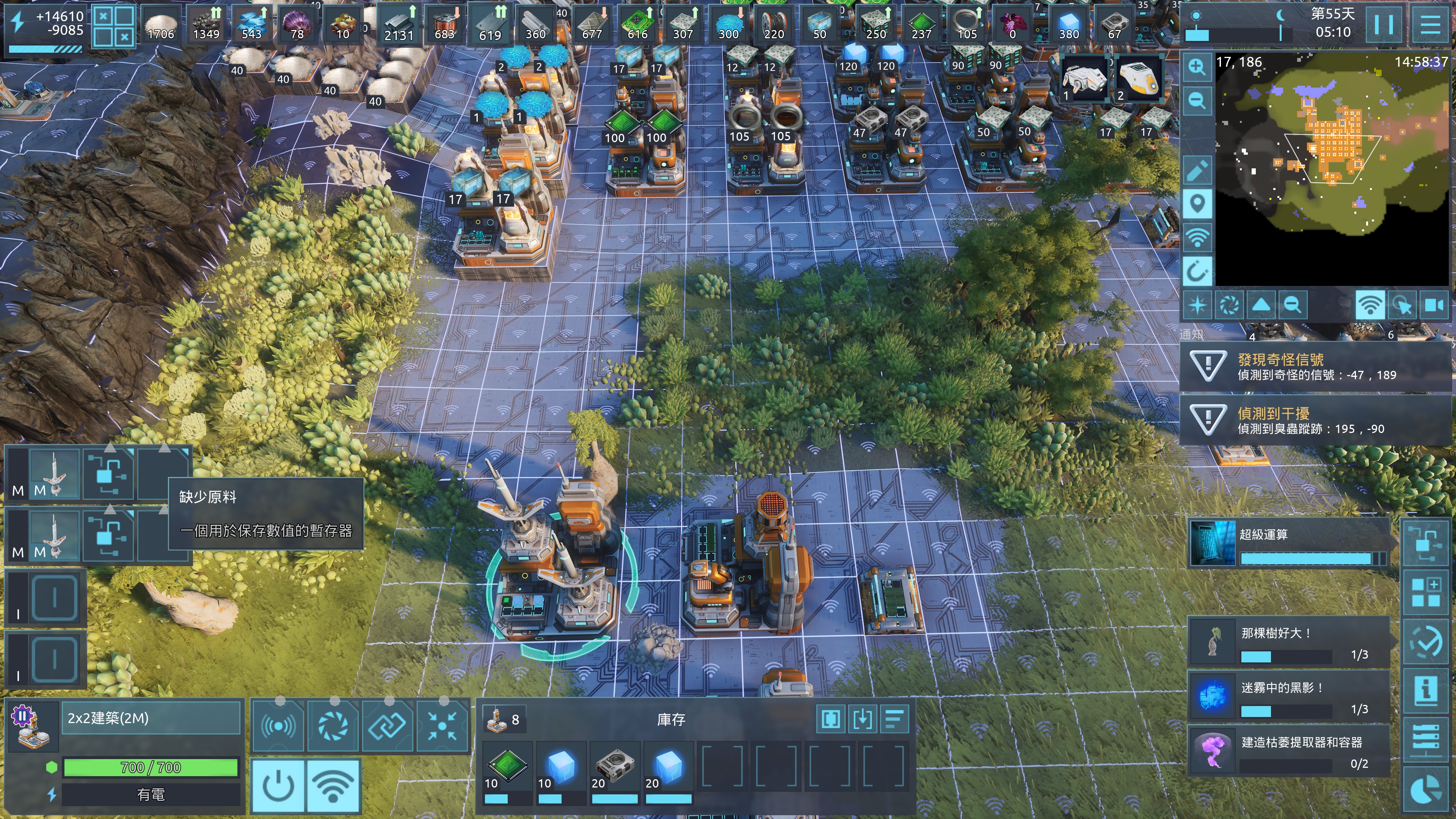1456x819 pixels.
Task: Toggle the camera view button under minimap
Action: click(1434, 305)
